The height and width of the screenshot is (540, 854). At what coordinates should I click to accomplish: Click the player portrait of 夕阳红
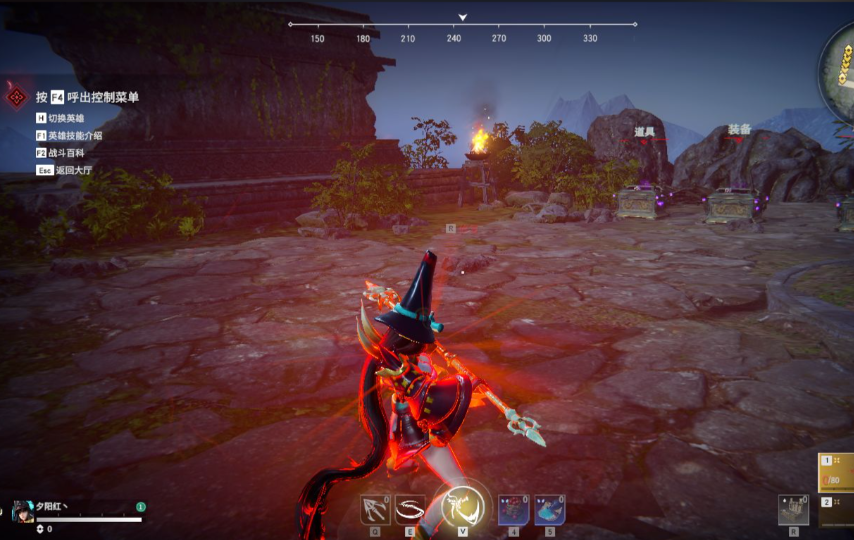point(22,511)
